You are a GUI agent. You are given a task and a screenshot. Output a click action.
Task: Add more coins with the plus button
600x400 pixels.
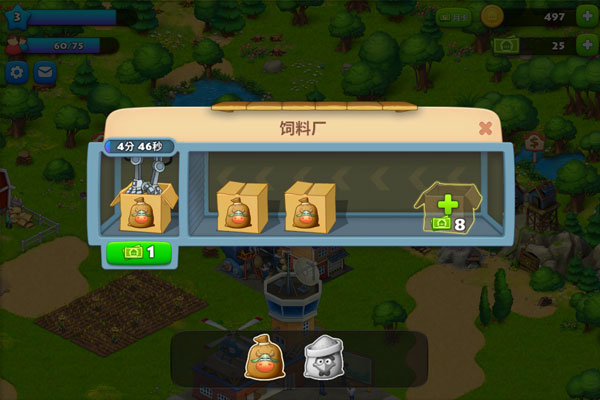pyautogui.click(x=584, y=16)
